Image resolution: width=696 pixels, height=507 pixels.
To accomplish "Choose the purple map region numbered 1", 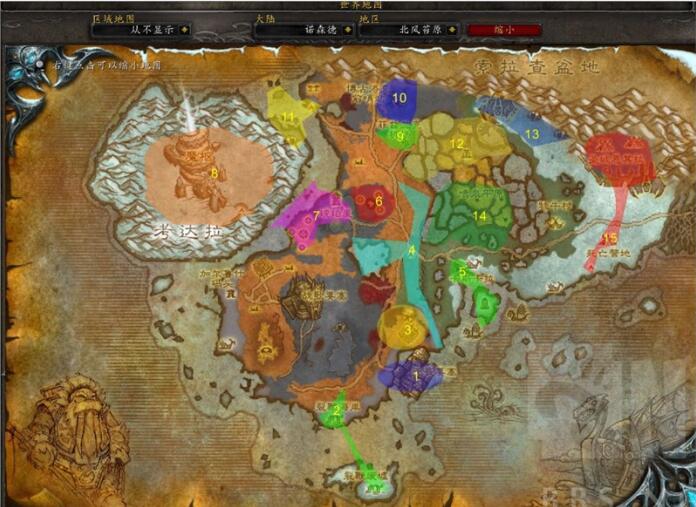I will [x=413, y=375].
